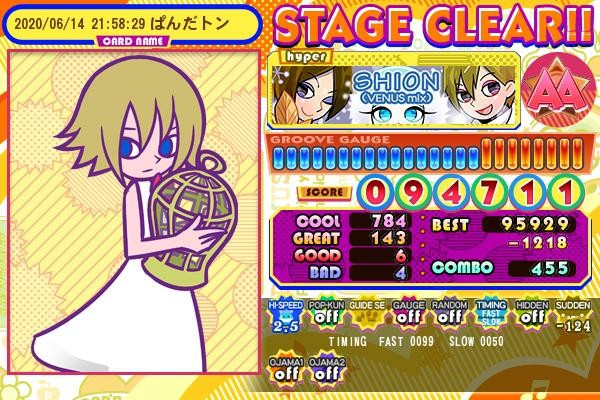Toggle the OJAMA1 option
This screenshot has height=400, width=600.
click(x=284, y=368)
